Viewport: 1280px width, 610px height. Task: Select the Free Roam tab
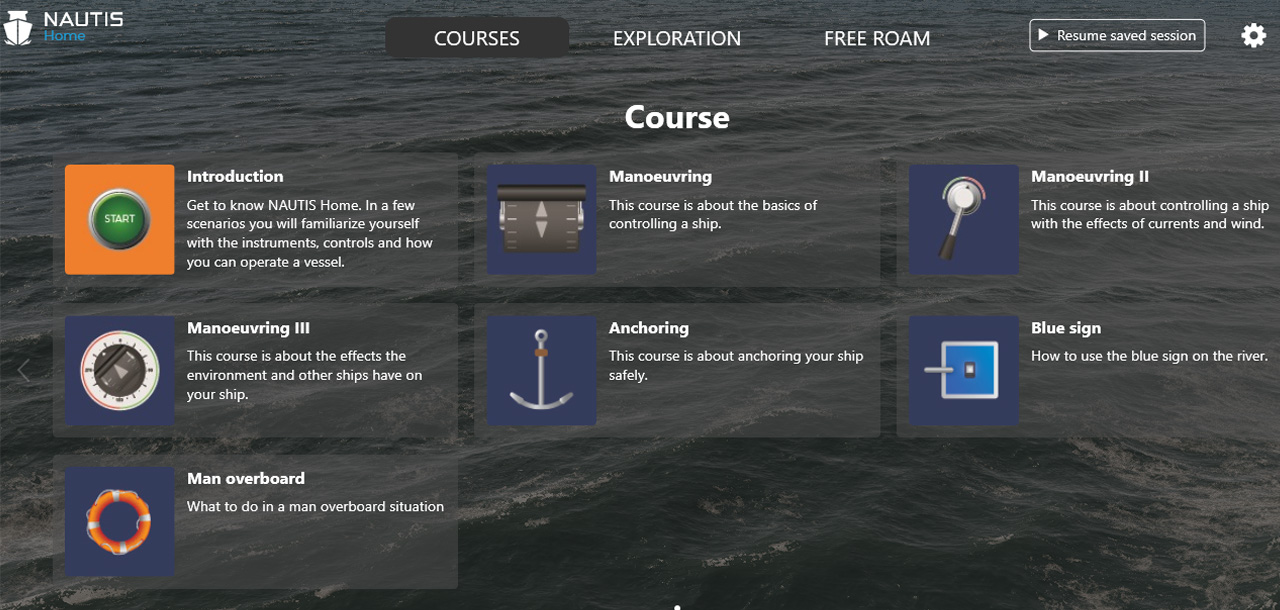[877, 38]
